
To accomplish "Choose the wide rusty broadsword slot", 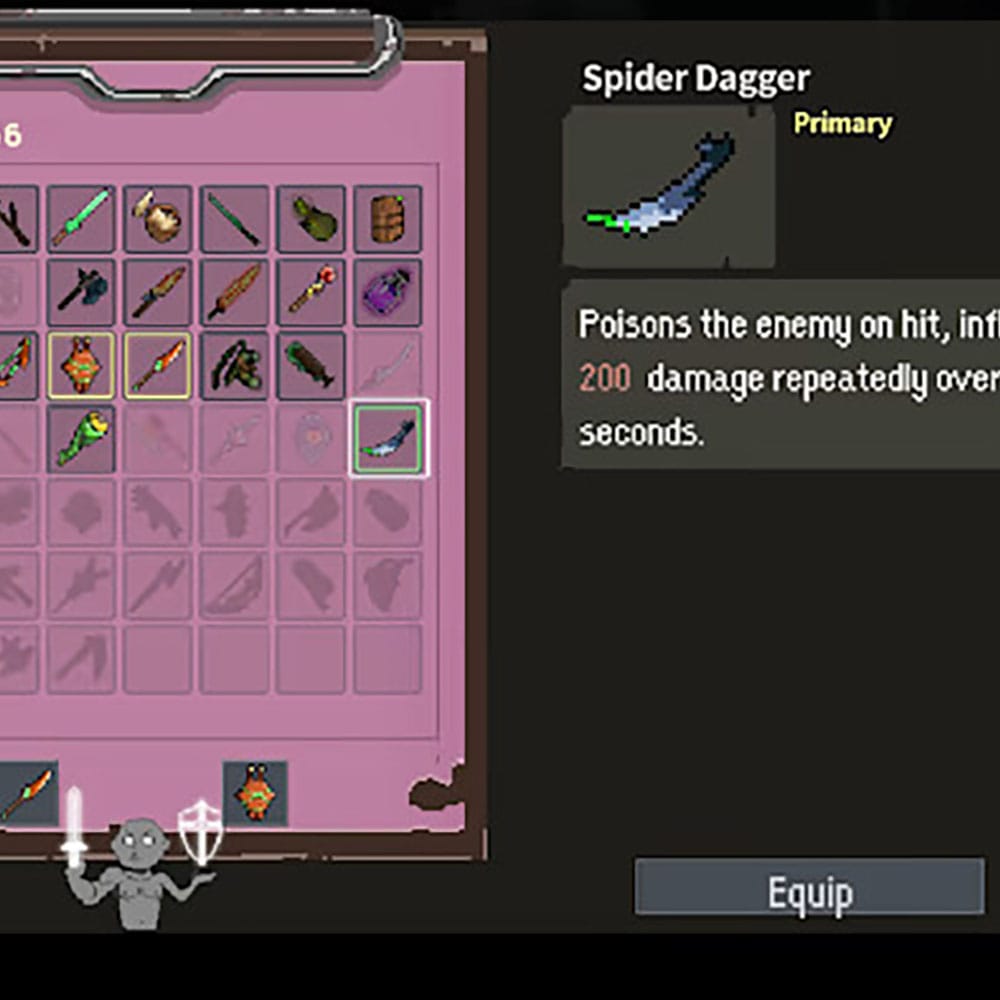I will 234,292.
